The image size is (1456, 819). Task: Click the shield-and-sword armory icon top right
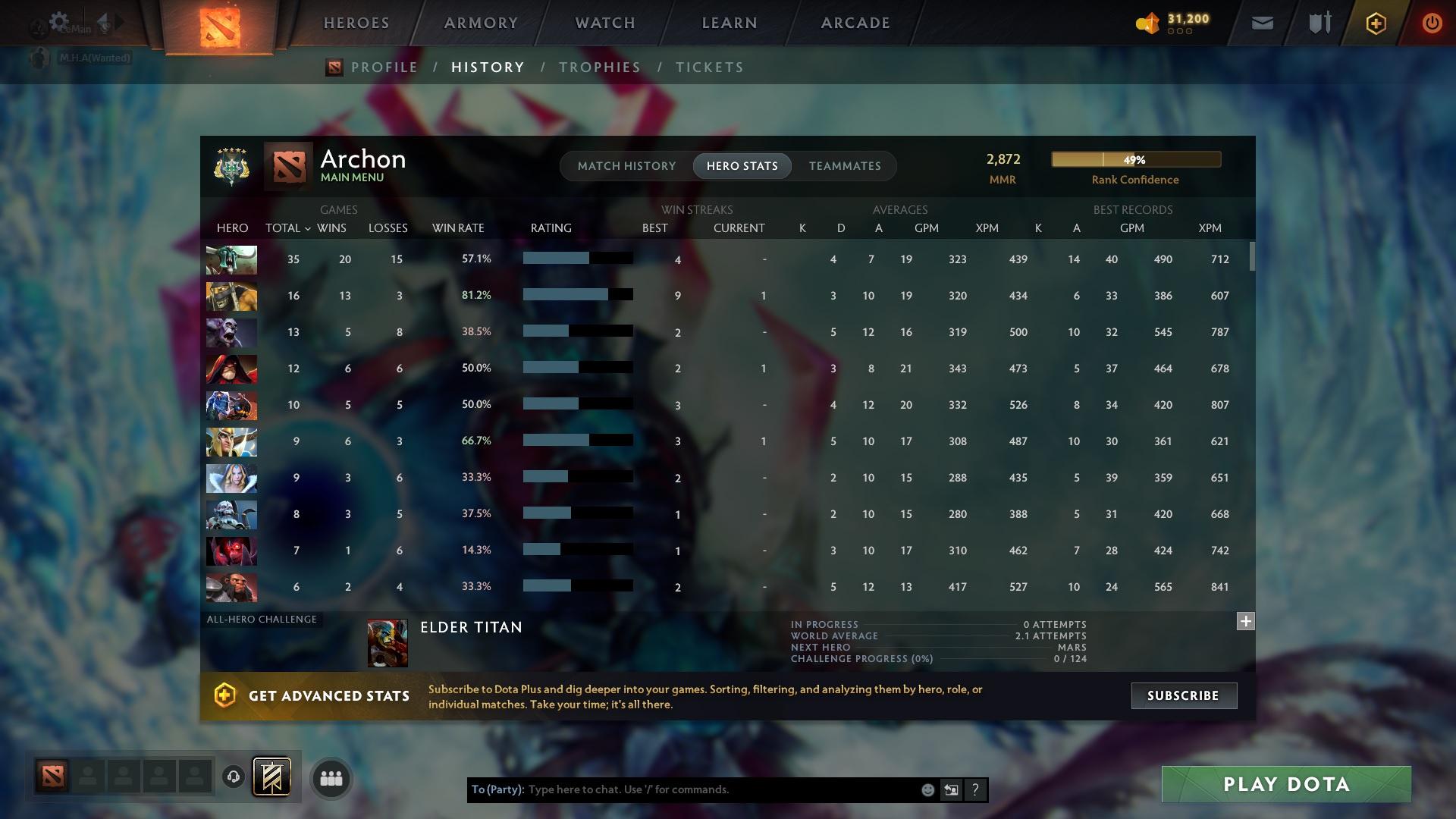click(1319, 23)
